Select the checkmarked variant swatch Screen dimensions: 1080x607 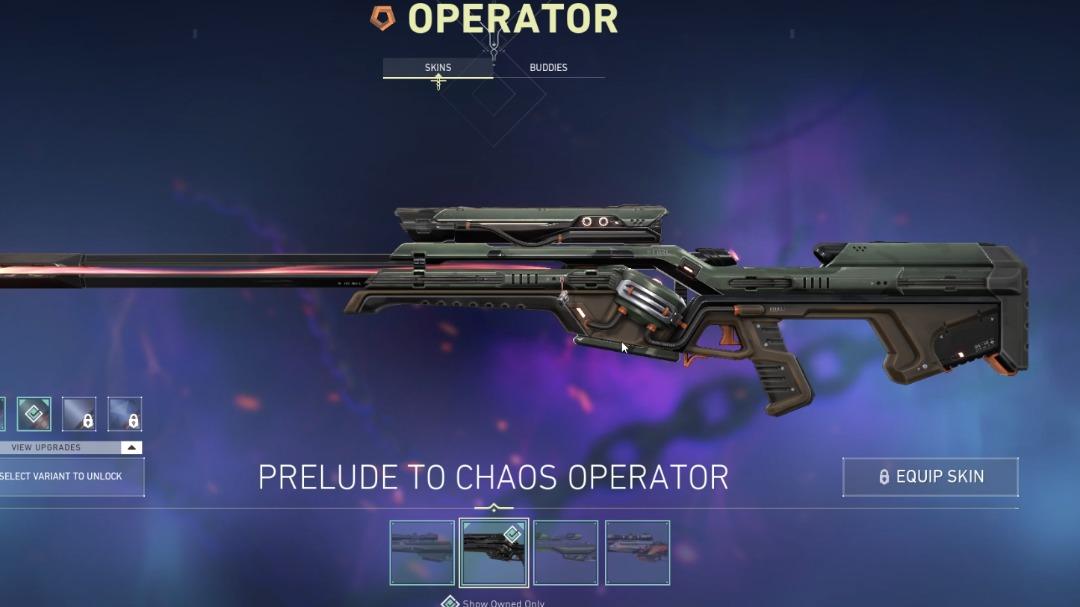coord(34,414)
